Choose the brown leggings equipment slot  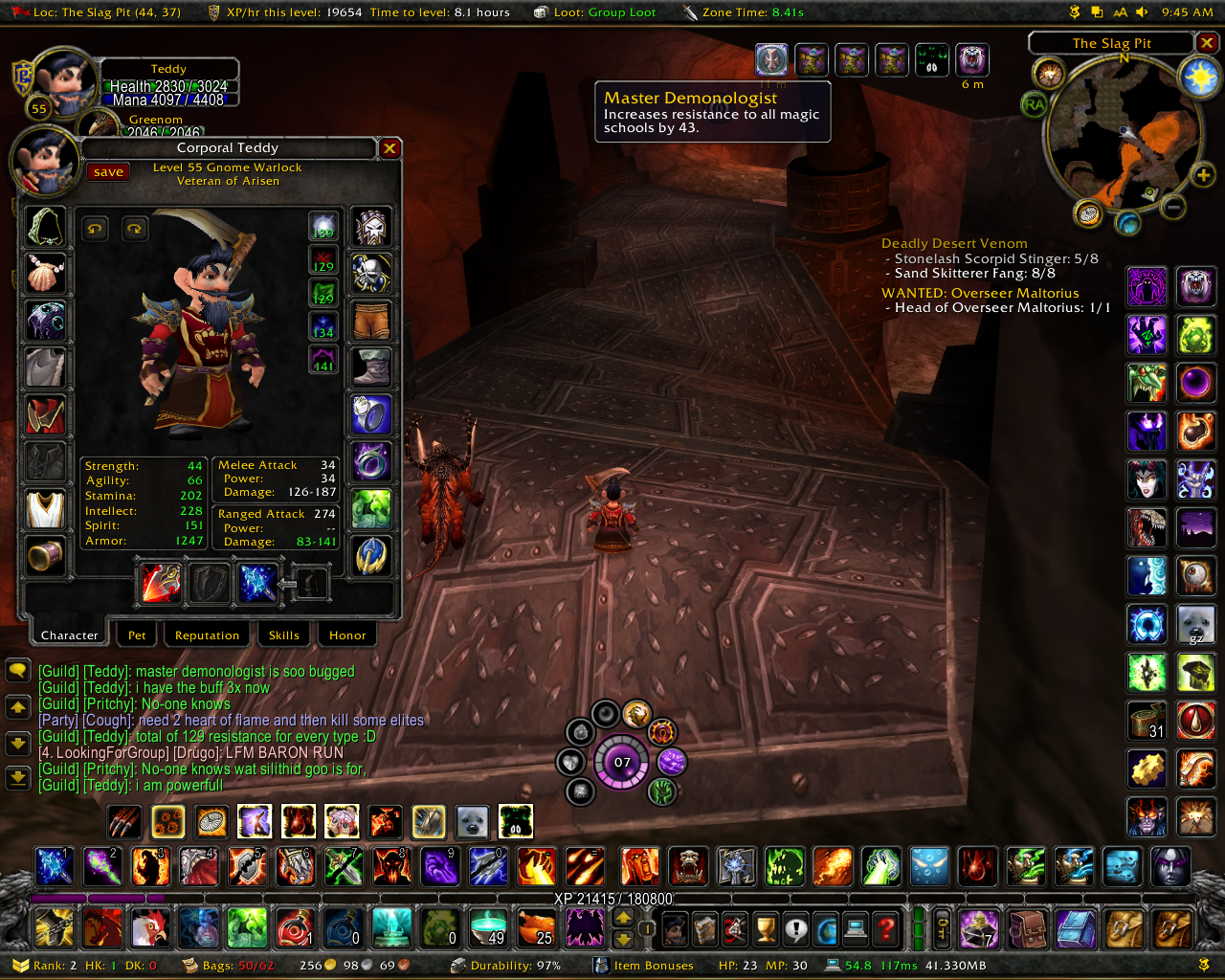tap(371, 321)
